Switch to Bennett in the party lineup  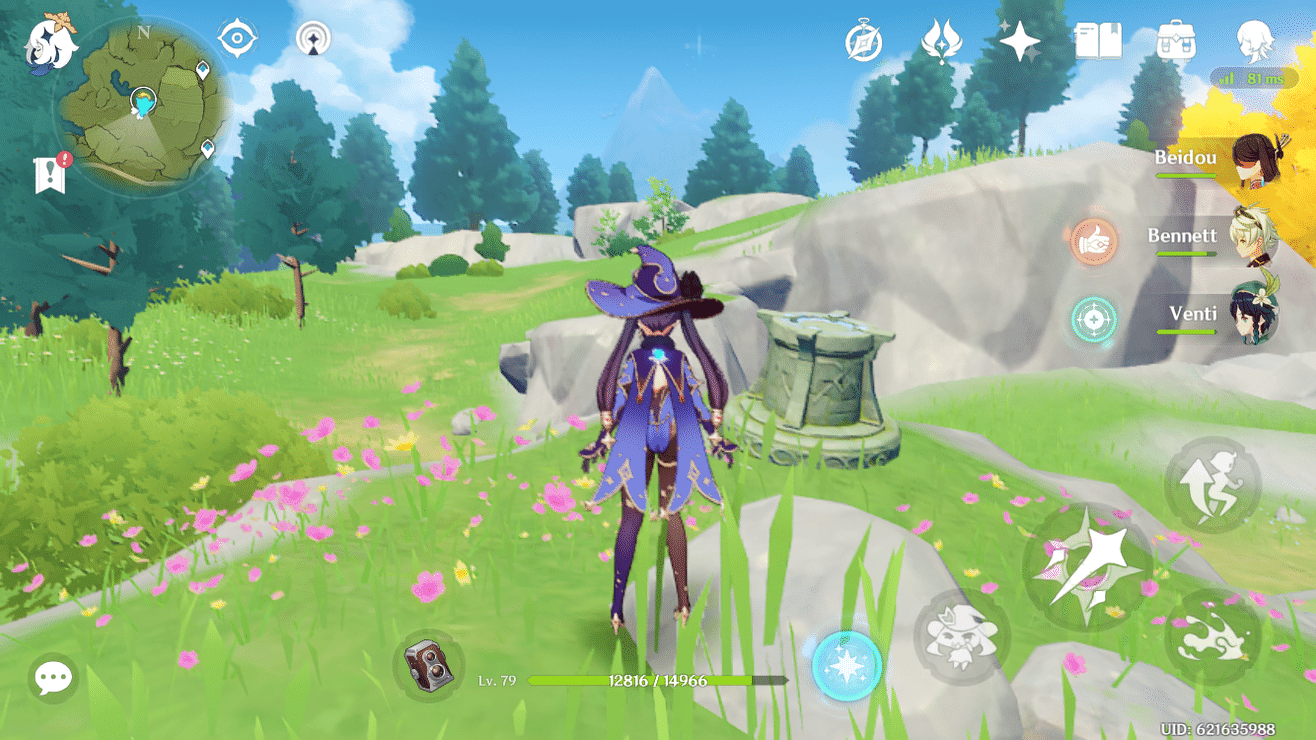[1254, 236]
